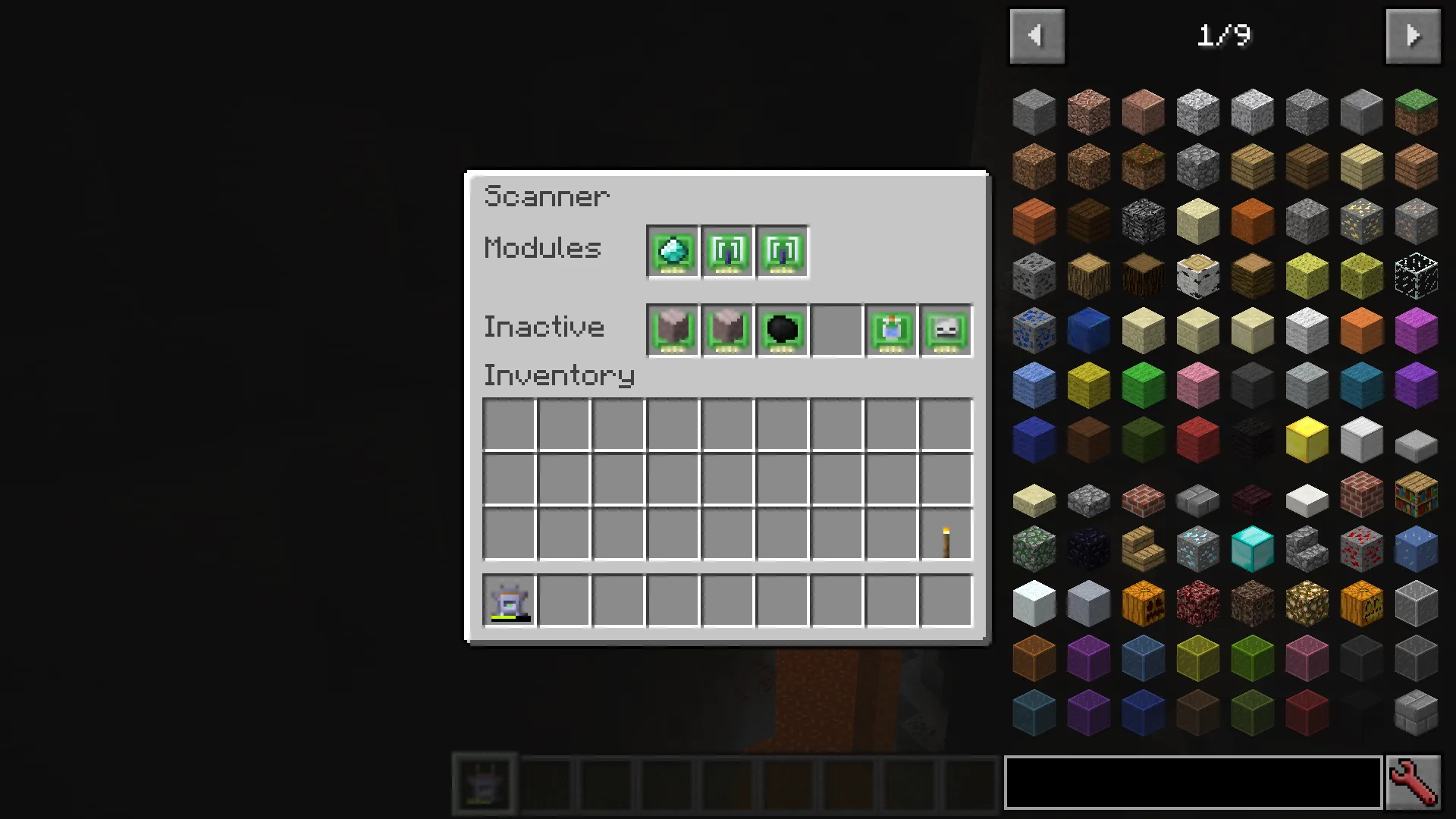Select the inactive common ore scanner module
The height and width of the screenshot is (819, 1456).
coord(672,329)
